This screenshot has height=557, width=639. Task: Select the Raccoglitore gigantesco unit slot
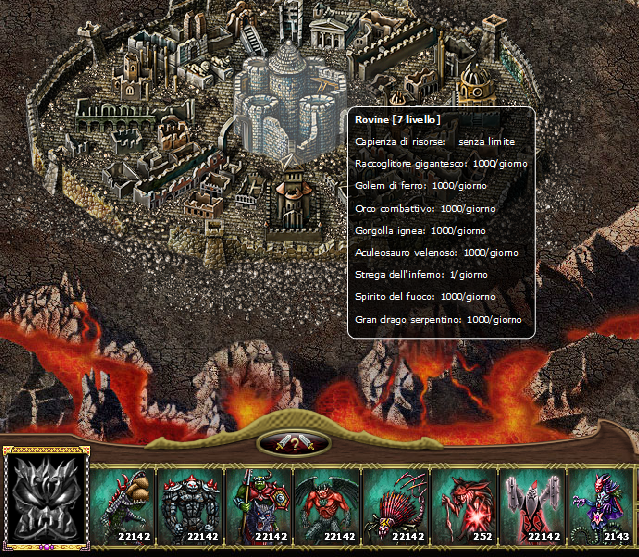pyautogui.click(x=123, y=506)
